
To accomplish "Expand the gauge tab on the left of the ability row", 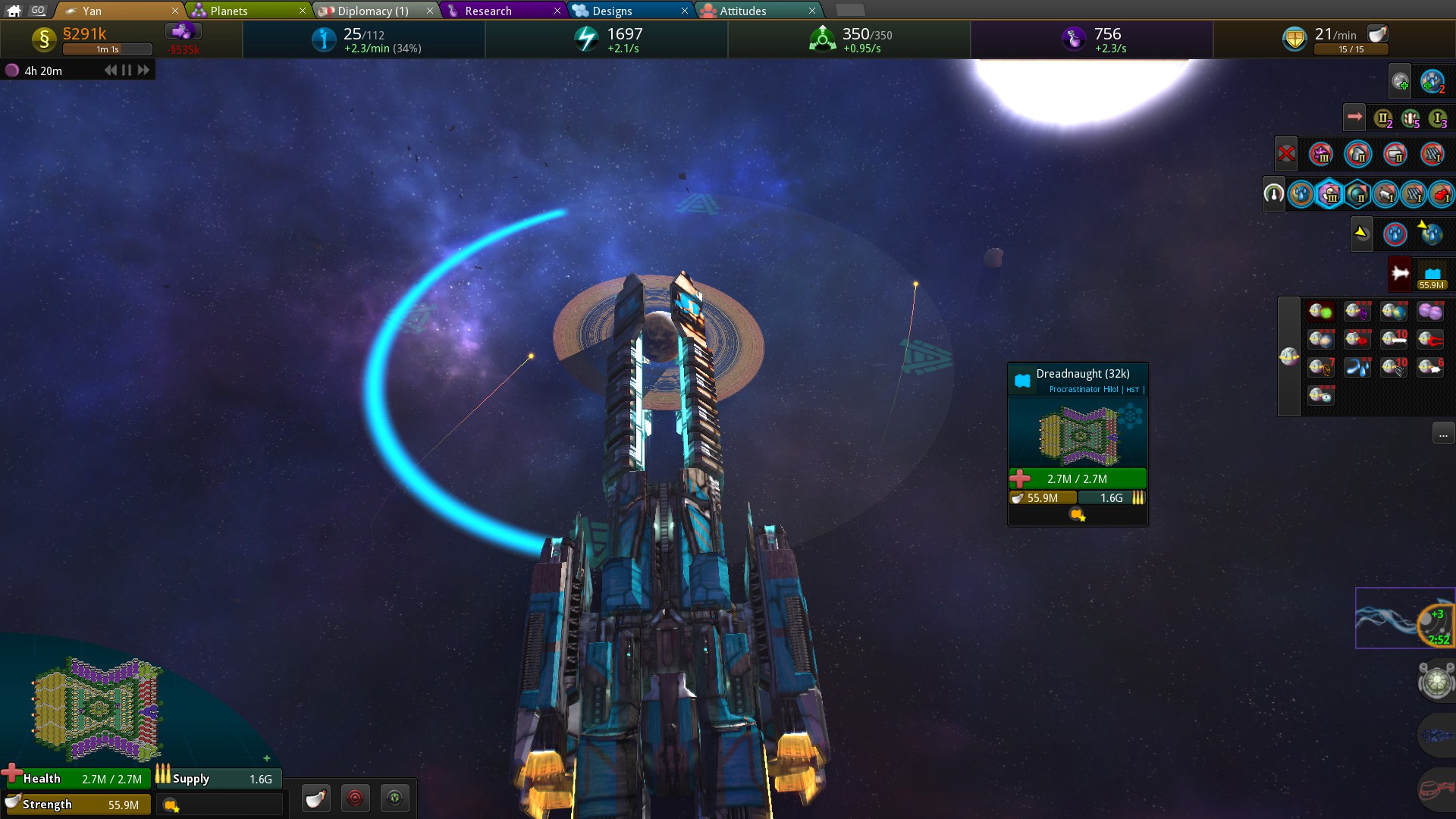I will pos(1274,193).
